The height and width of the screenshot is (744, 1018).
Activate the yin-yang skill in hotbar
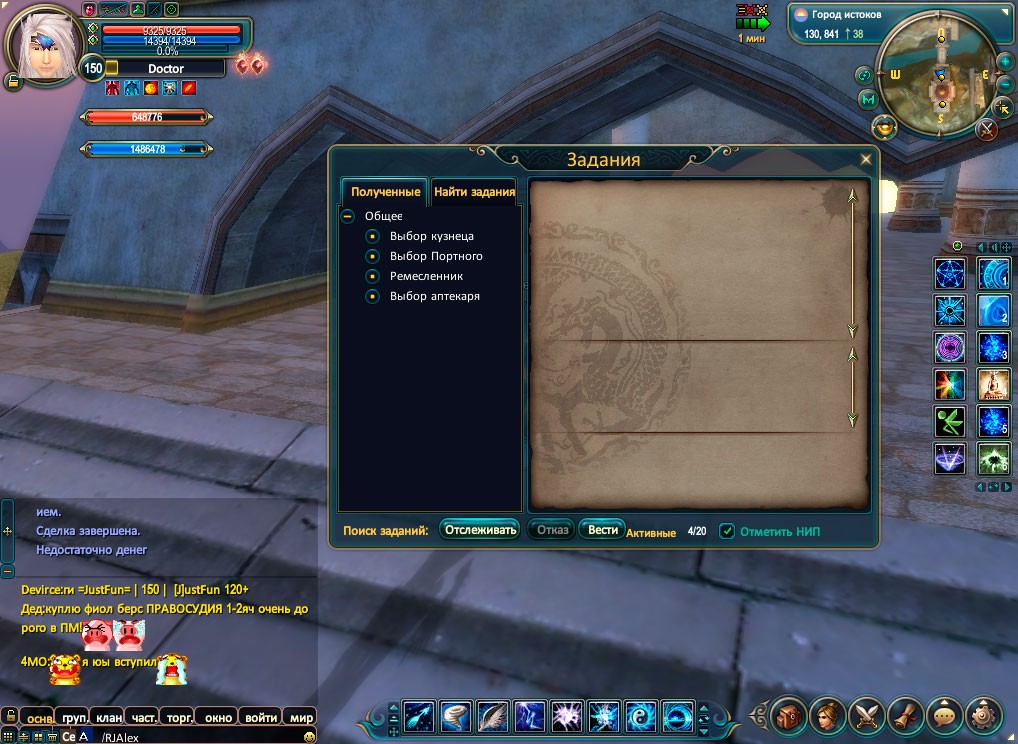click(x=641, y=716)
